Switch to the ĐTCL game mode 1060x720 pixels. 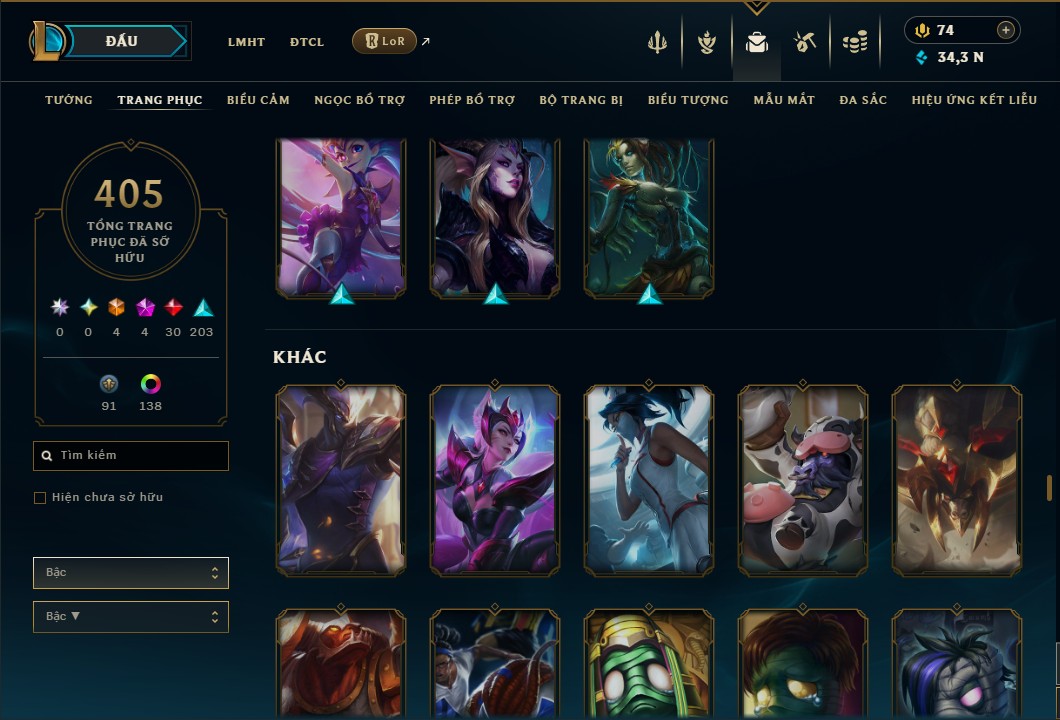(307, 42)
